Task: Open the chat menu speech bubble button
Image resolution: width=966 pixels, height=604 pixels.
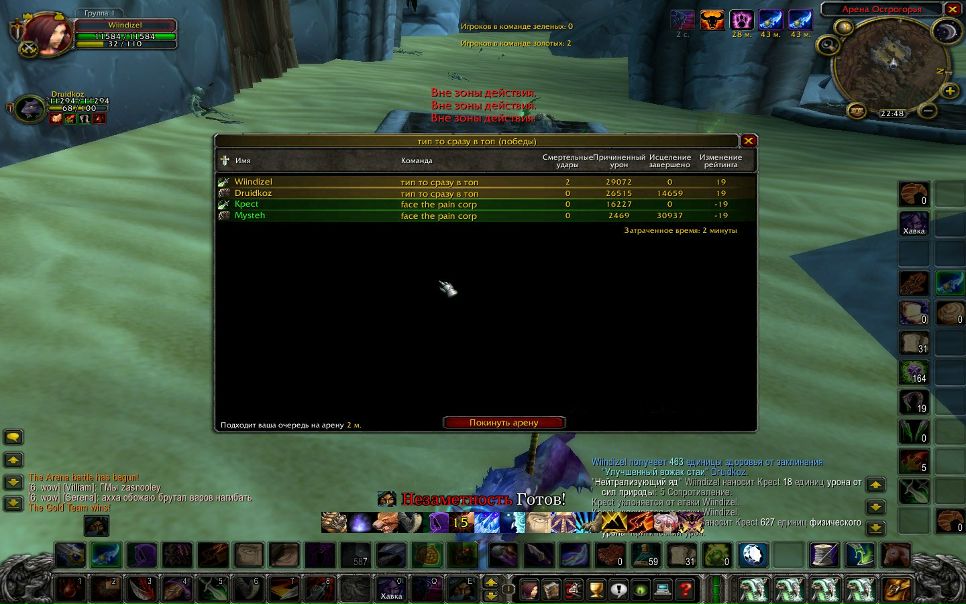Action: click(14, 437)
